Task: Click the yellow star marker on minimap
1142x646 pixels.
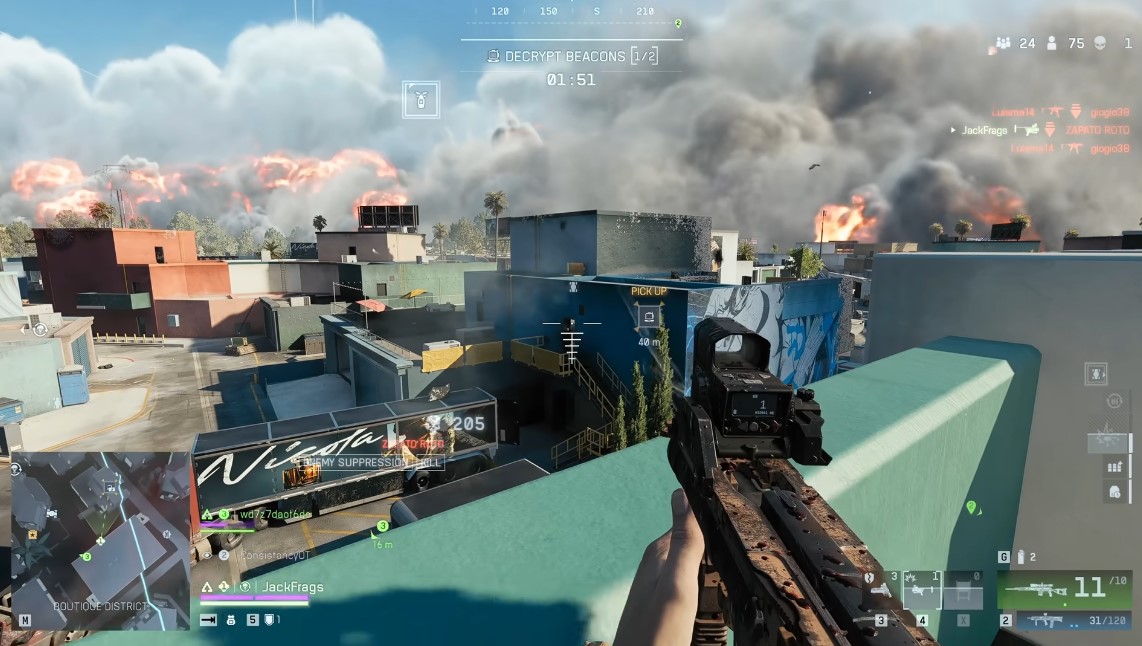Action: pyautogui.click(x=33, y=535)
